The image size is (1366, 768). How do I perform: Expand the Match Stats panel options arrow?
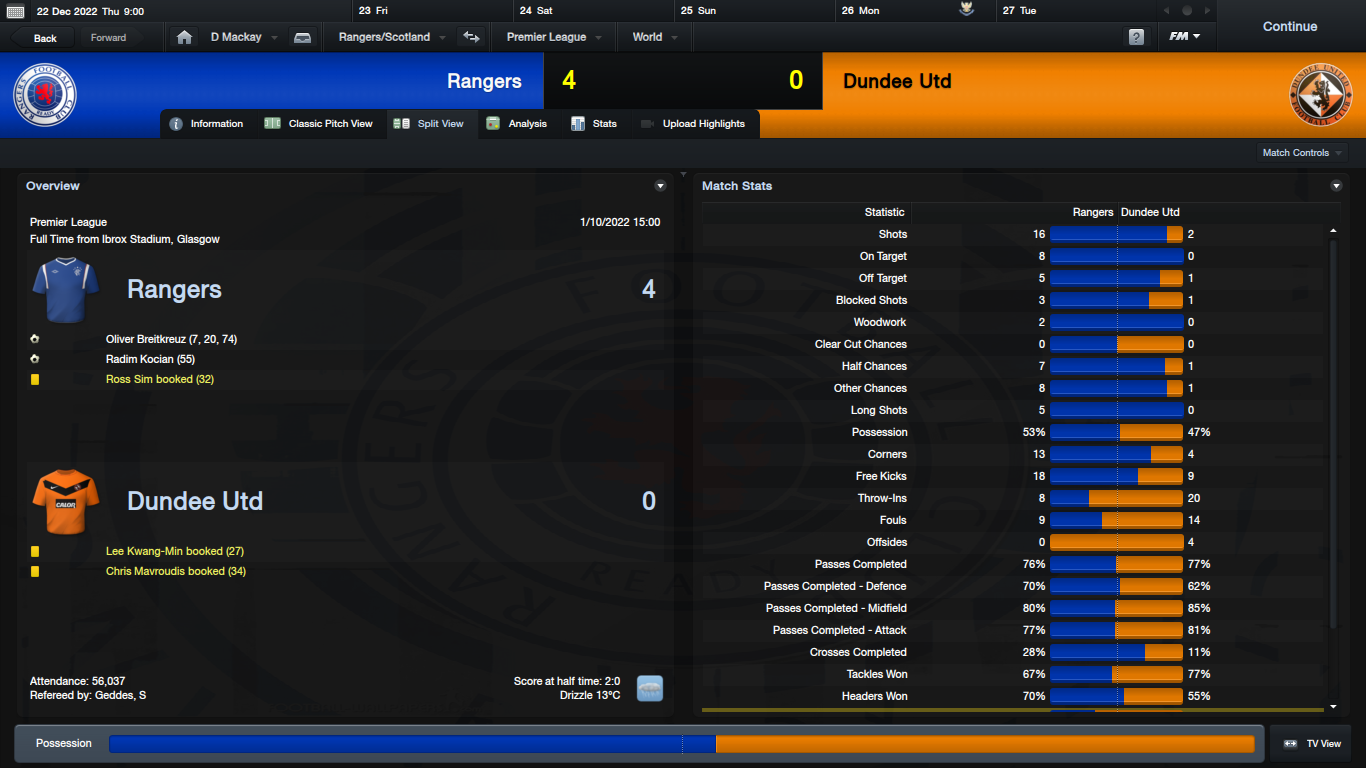pos(1336,186)
